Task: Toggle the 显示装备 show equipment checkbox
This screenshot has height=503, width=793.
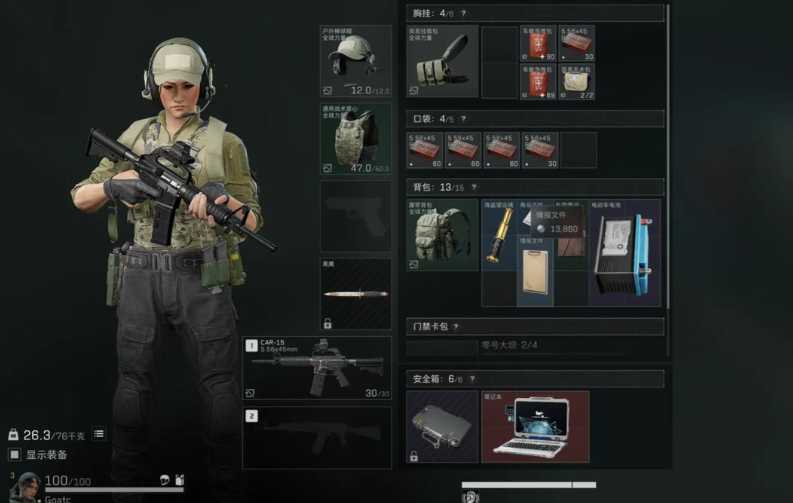Action: 14,454
